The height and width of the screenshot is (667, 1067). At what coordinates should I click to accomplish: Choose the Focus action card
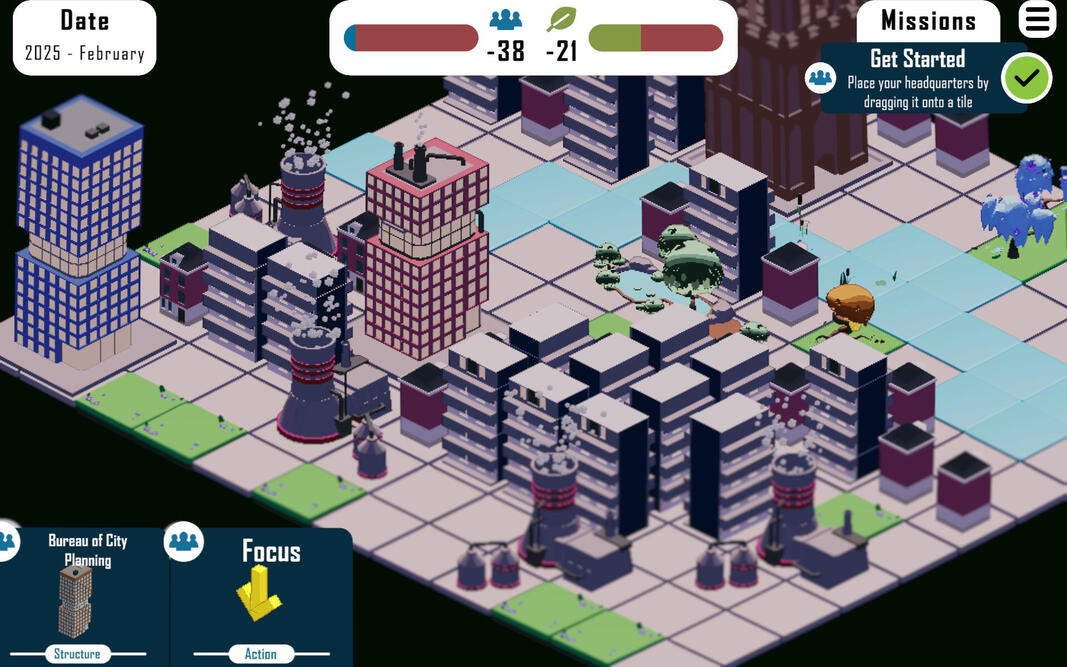261,596
